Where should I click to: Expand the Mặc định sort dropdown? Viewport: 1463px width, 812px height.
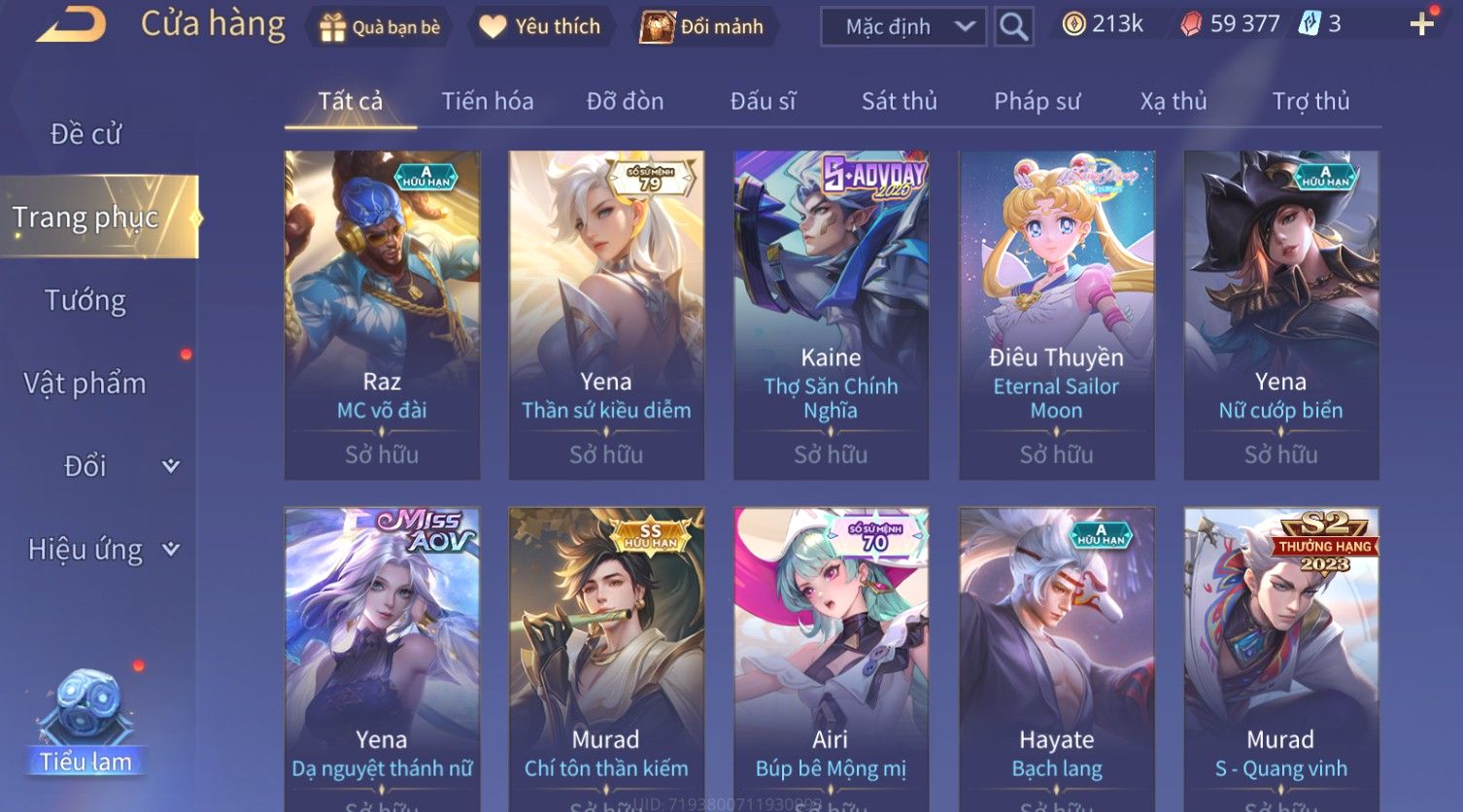pyautogui.click(x=902, y=26)
